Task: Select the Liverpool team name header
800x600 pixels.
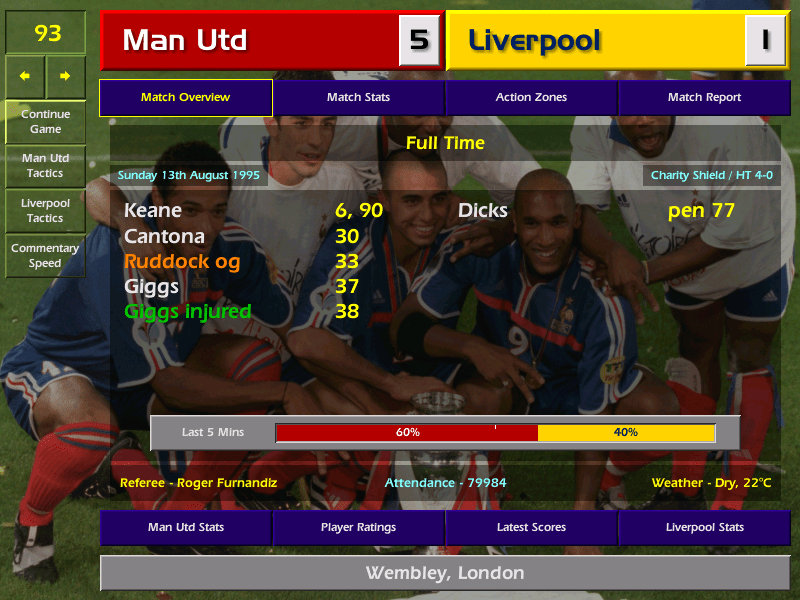Action: coord(595,41)
